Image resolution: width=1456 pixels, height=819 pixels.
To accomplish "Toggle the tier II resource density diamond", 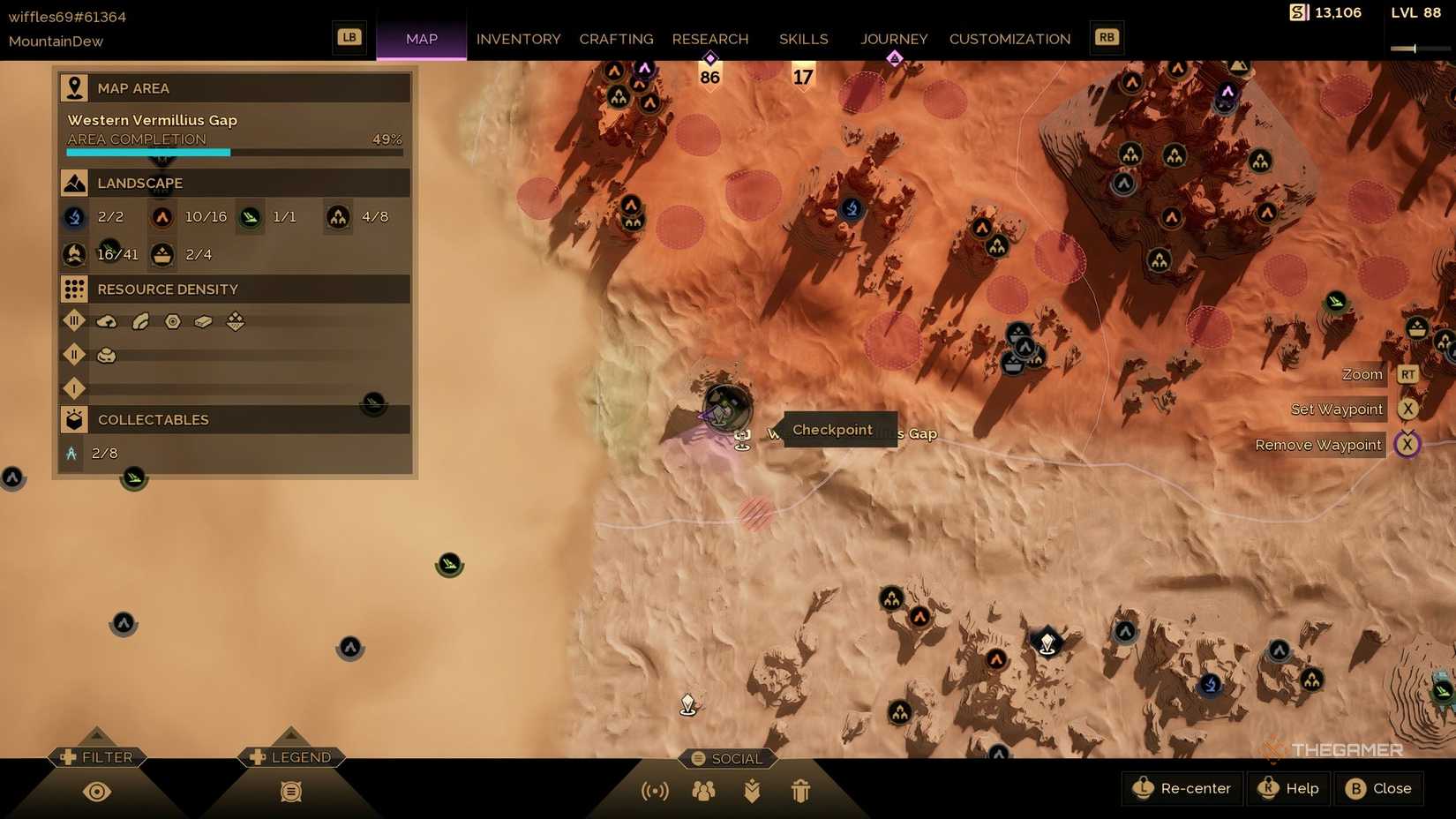I will coord(74,354).
